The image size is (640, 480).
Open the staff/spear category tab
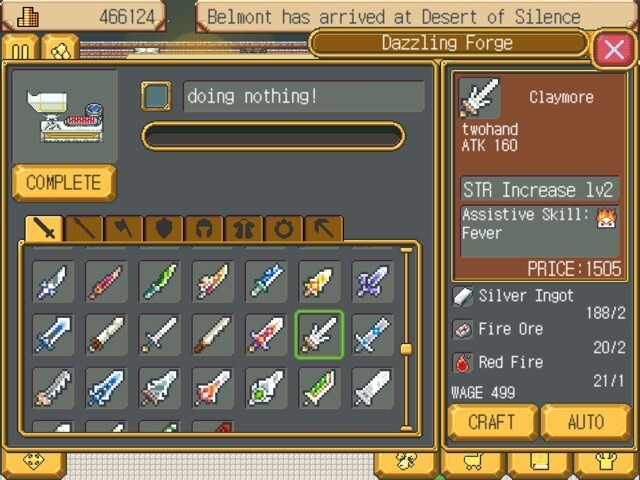point(84,229)
